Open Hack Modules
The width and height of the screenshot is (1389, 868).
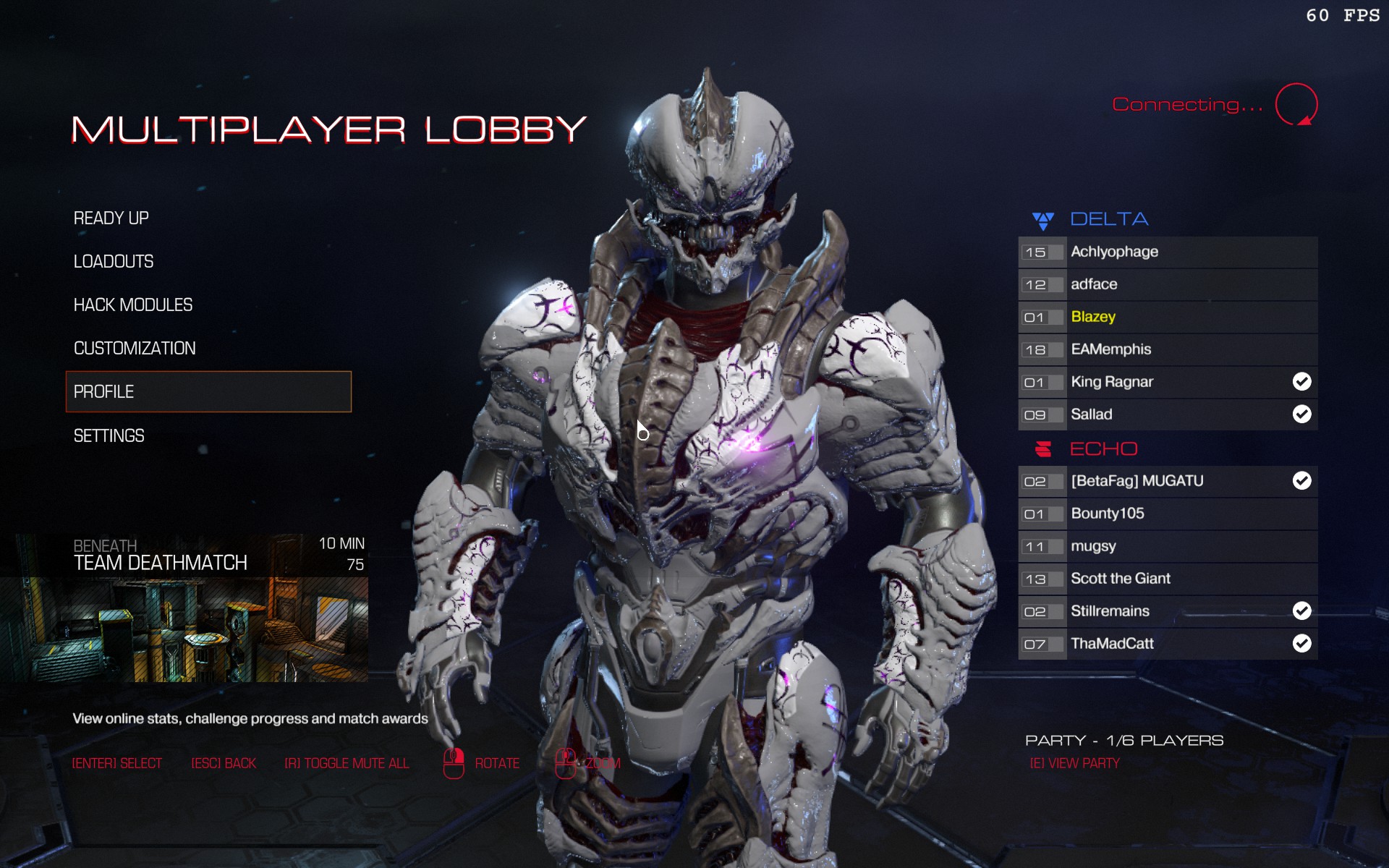click(x=133, y=305)
